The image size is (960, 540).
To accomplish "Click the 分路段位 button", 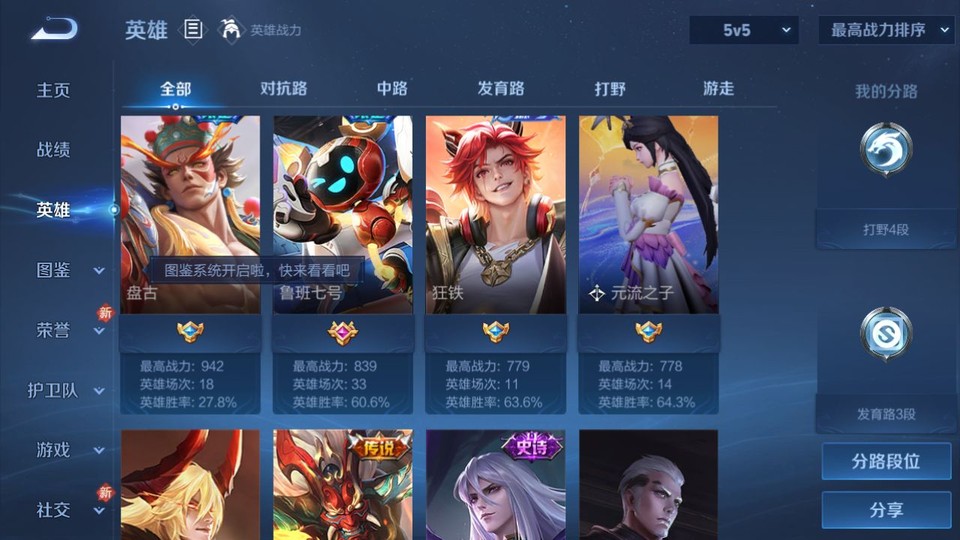I will (886, 462).
